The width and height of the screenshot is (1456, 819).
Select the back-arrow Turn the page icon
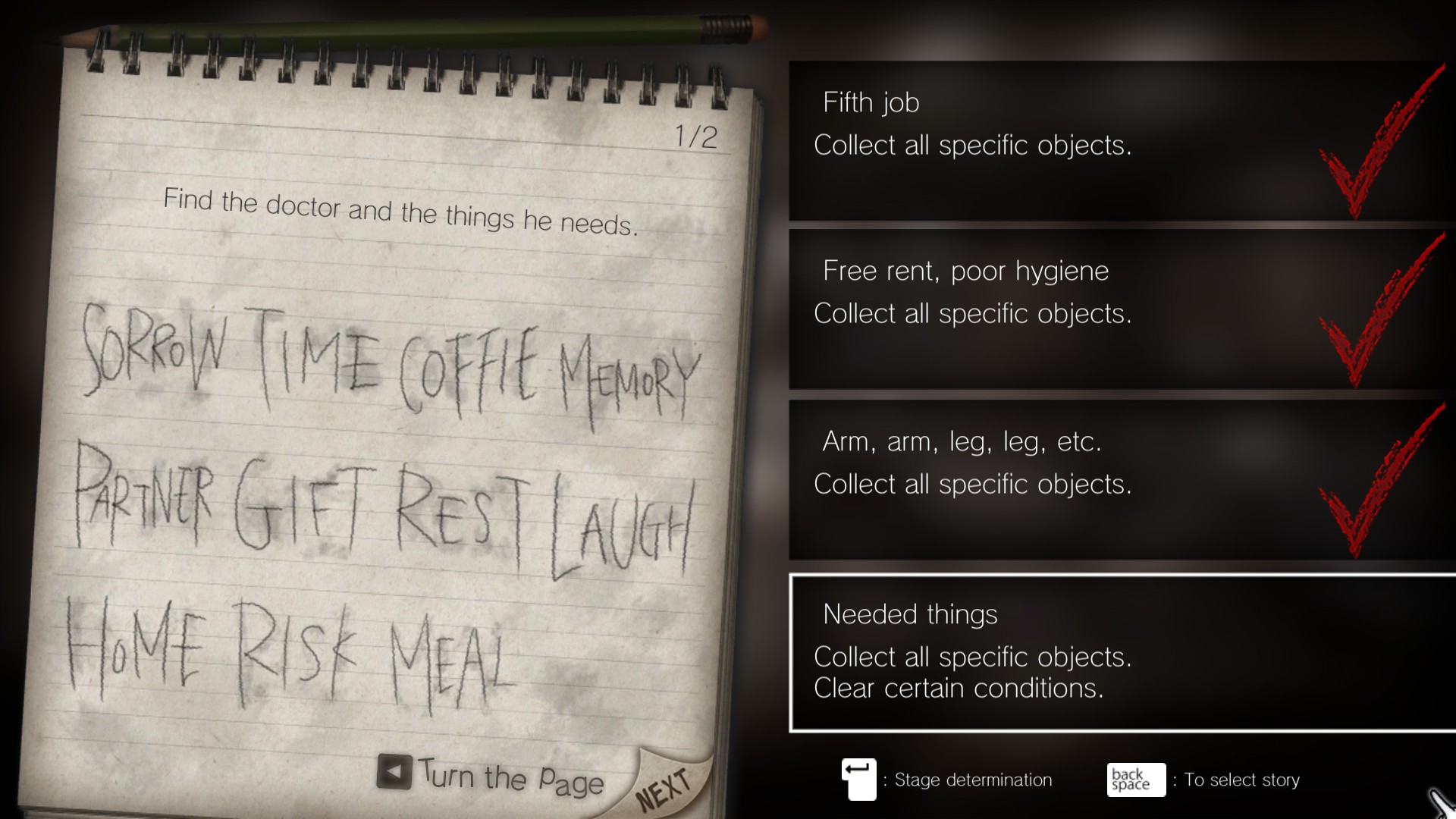394,771
